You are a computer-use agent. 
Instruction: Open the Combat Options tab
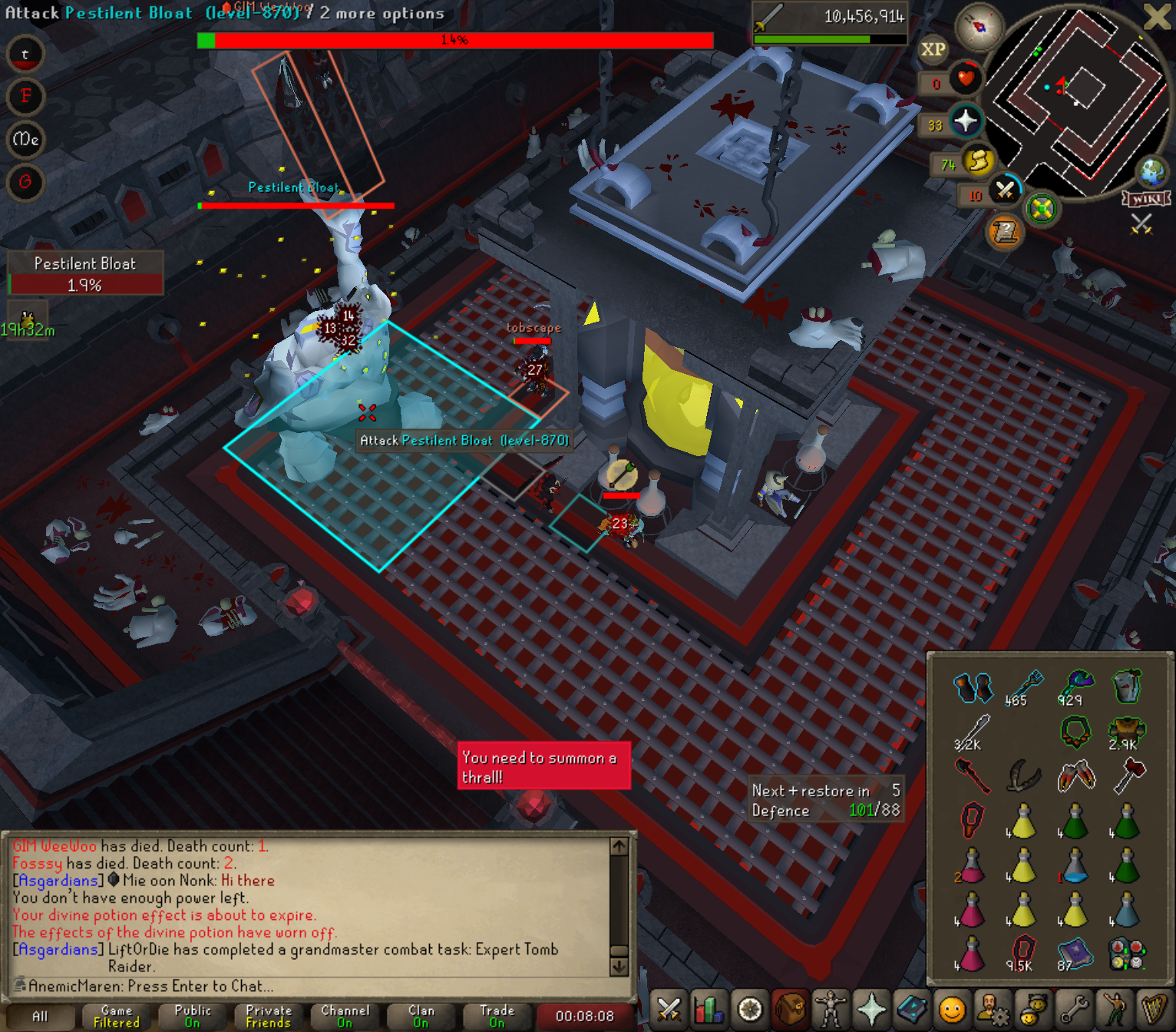[669, 1010]
